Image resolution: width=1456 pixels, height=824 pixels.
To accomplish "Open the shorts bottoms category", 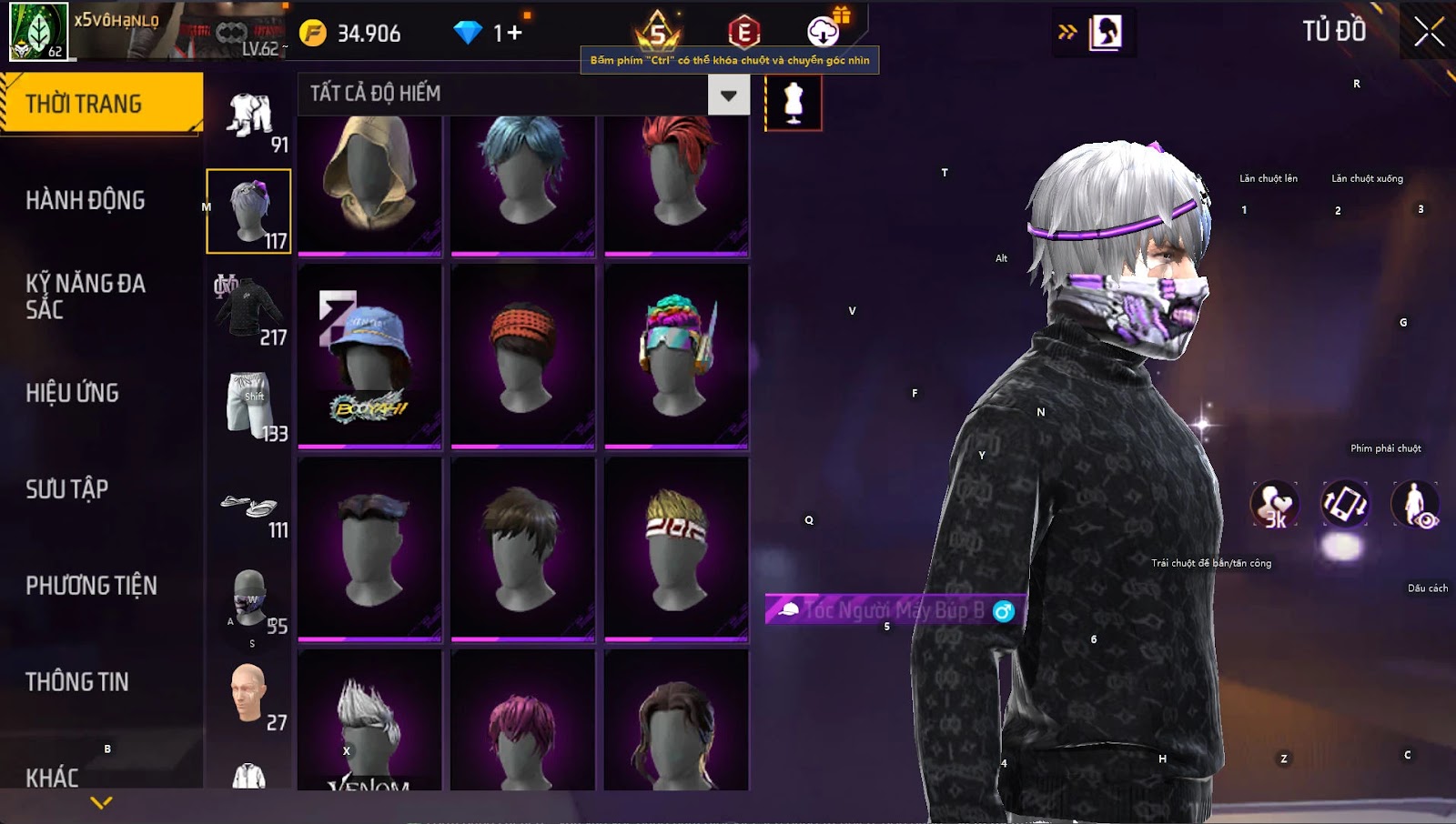I will pos(248,406).
